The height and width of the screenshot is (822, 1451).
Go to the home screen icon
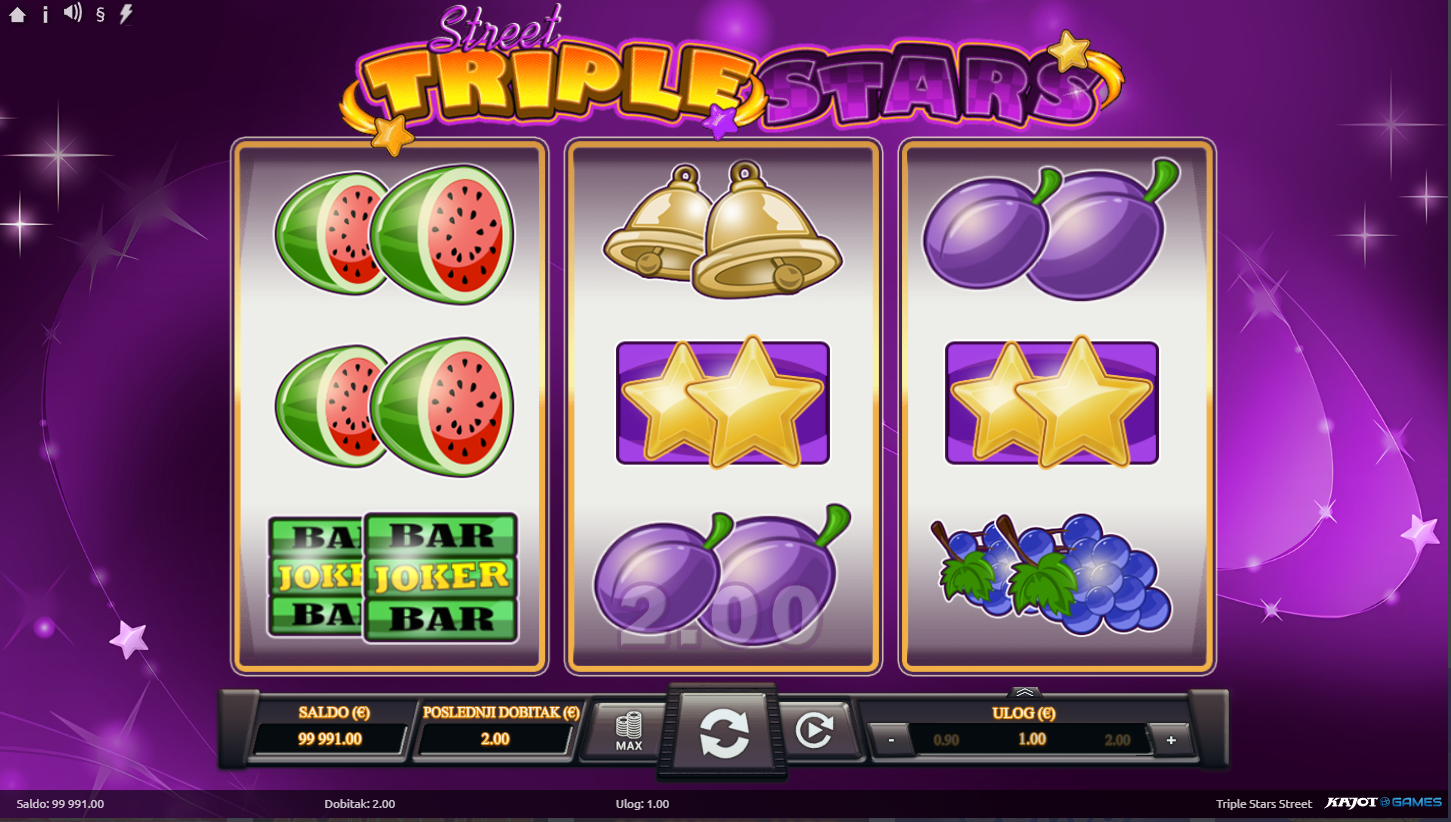(x=17, y=15)
